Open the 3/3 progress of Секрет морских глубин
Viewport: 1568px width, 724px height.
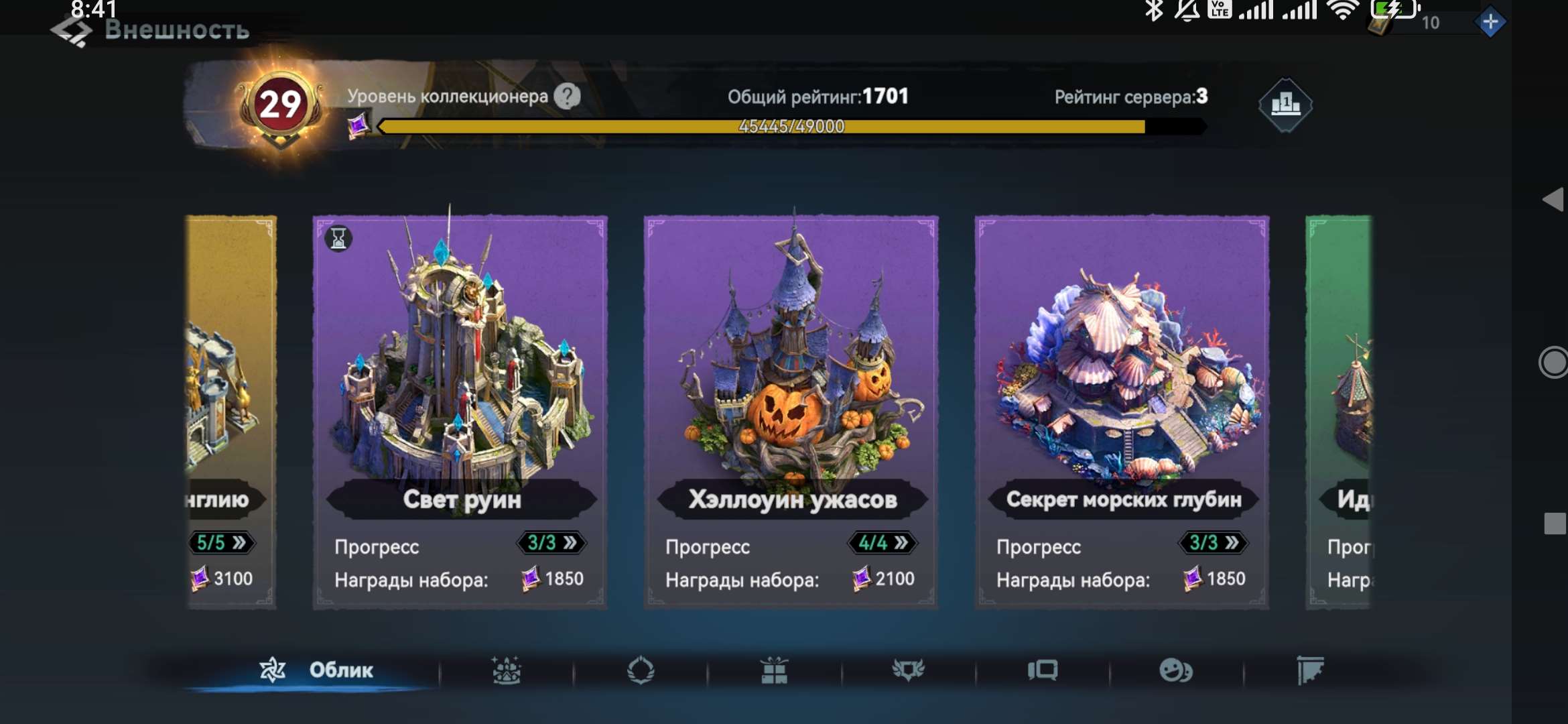click(1213, 542)
